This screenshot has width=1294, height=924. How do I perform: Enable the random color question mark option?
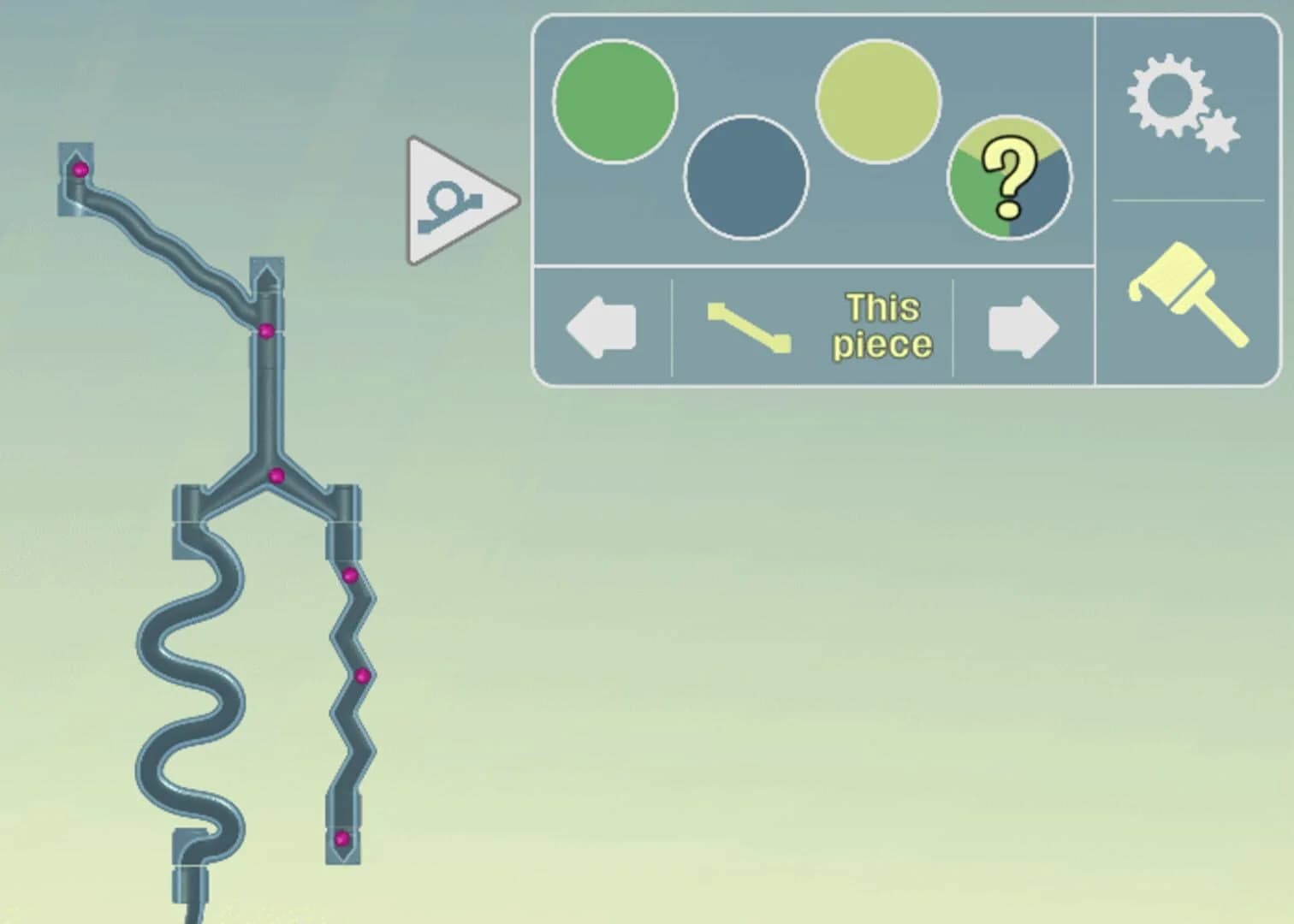1010,175
